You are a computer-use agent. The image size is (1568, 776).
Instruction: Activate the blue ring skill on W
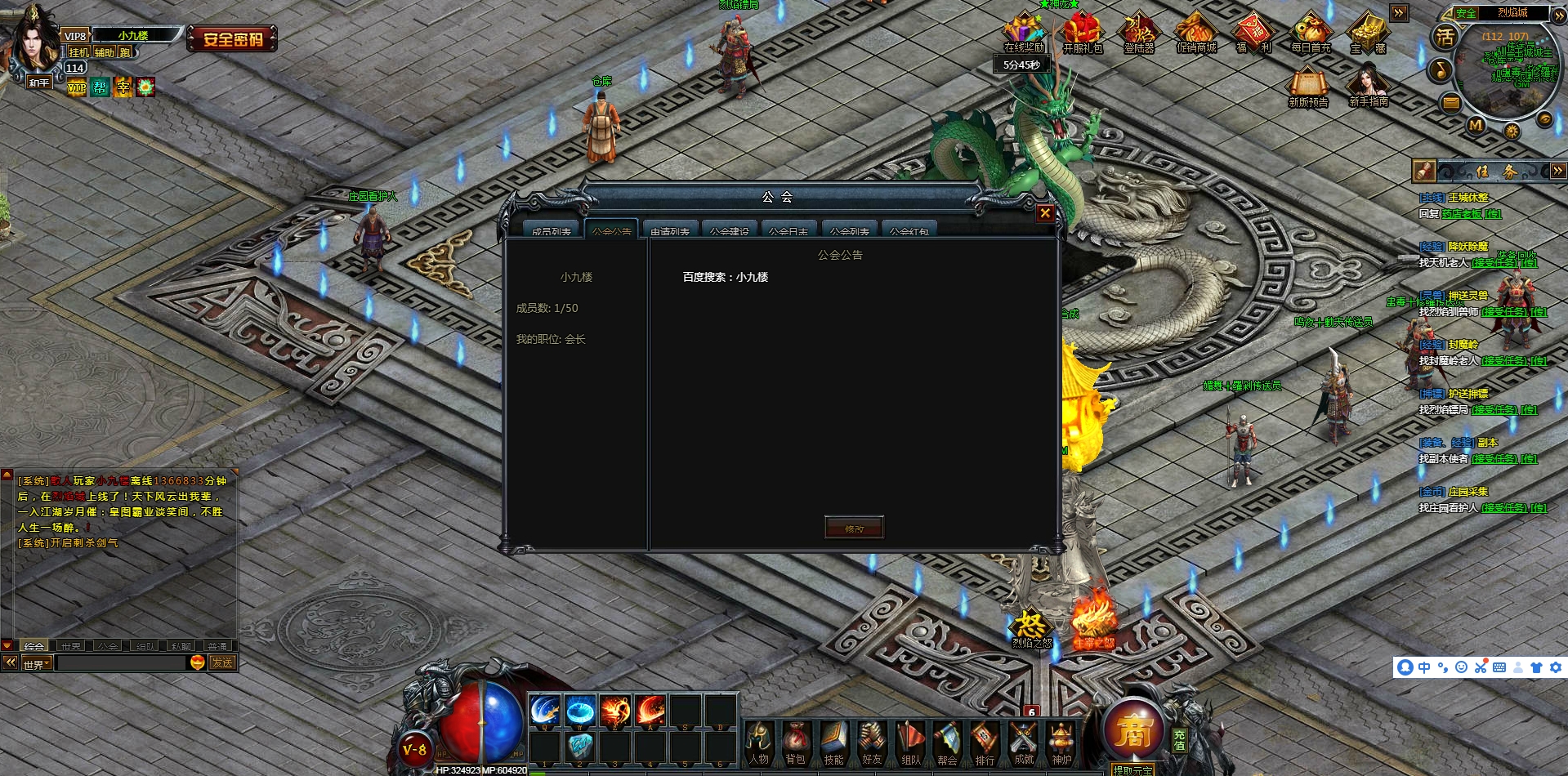click(x=580, y=711)
